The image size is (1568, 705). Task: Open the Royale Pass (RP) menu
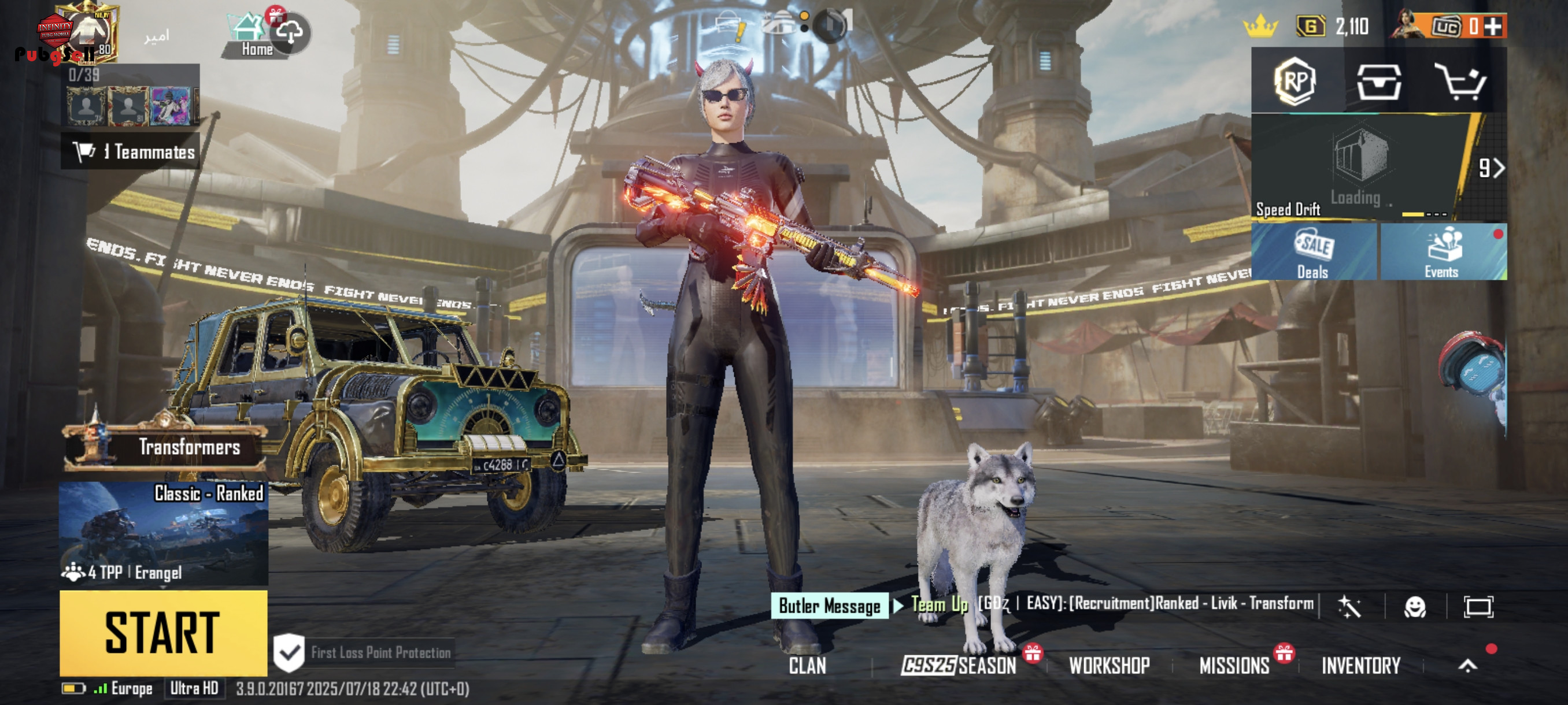click(1294, 82)
